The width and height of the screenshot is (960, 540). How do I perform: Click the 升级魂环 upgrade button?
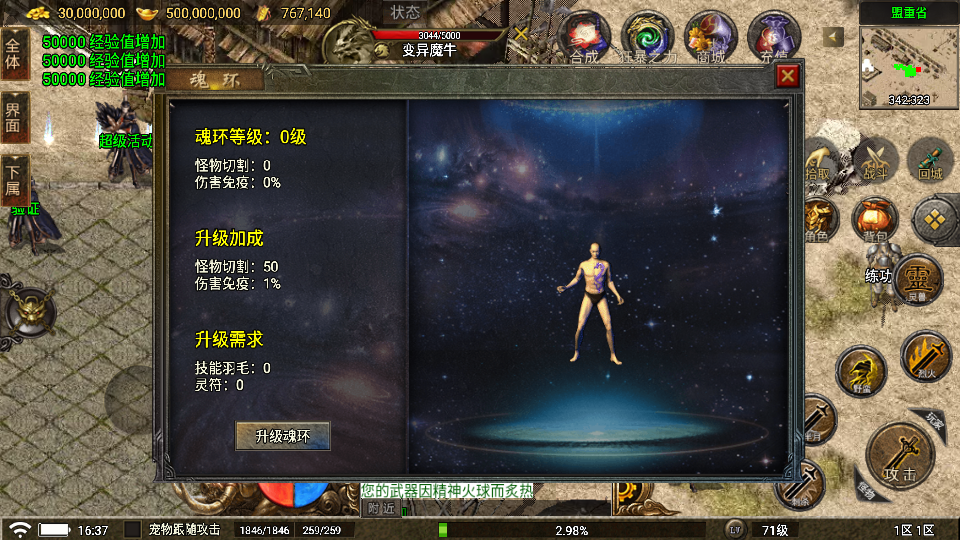point(283,436)
